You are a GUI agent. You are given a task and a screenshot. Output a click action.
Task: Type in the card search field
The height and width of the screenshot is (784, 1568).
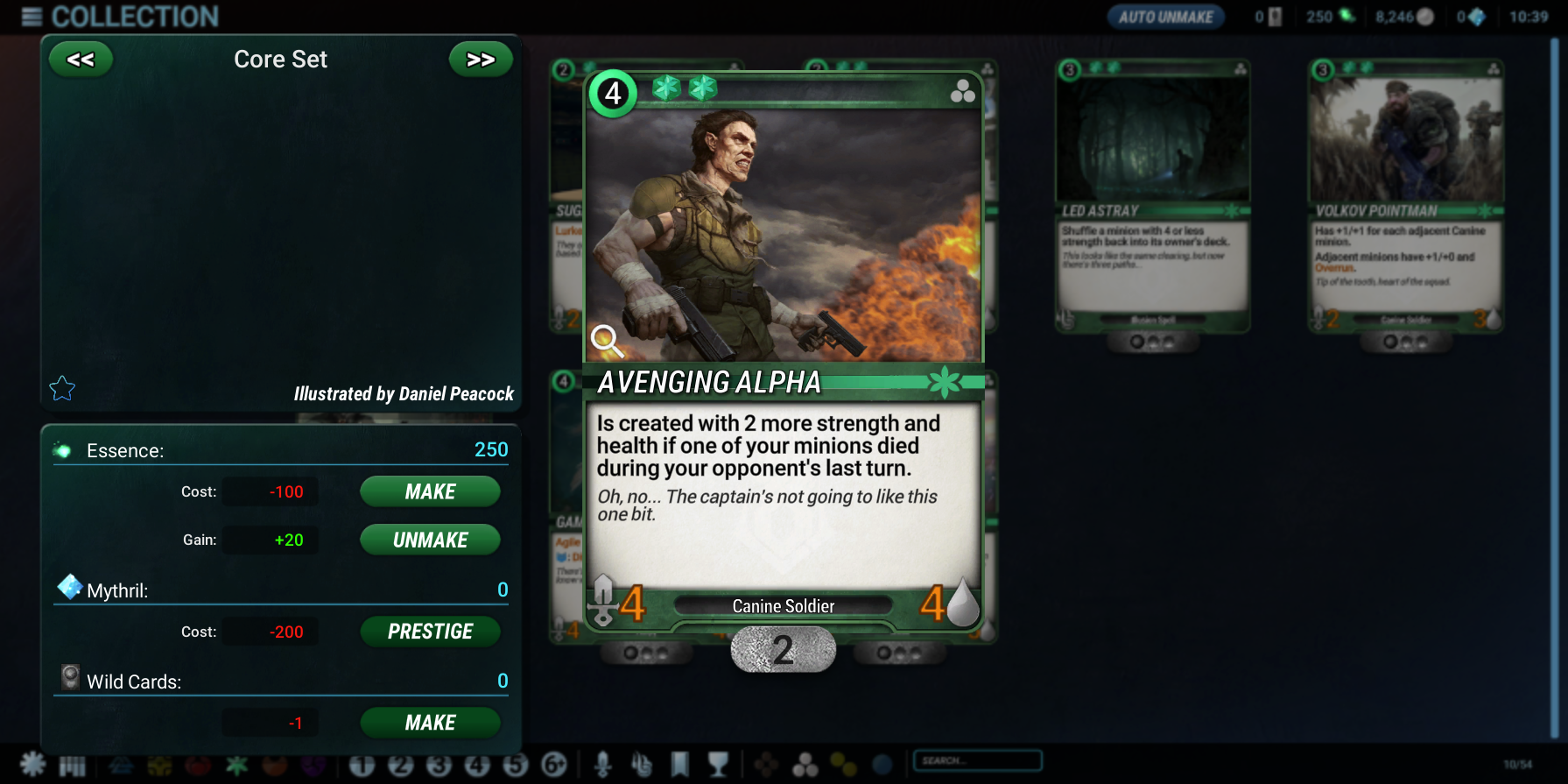point(977,760)
